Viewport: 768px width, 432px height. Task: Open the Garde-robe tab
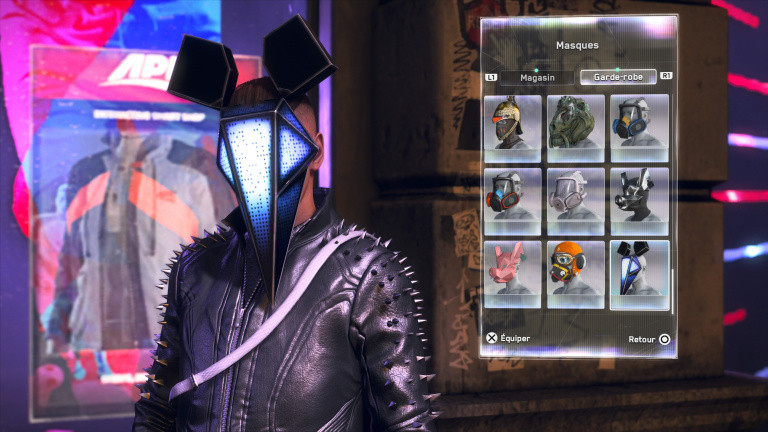pos(617,77)
